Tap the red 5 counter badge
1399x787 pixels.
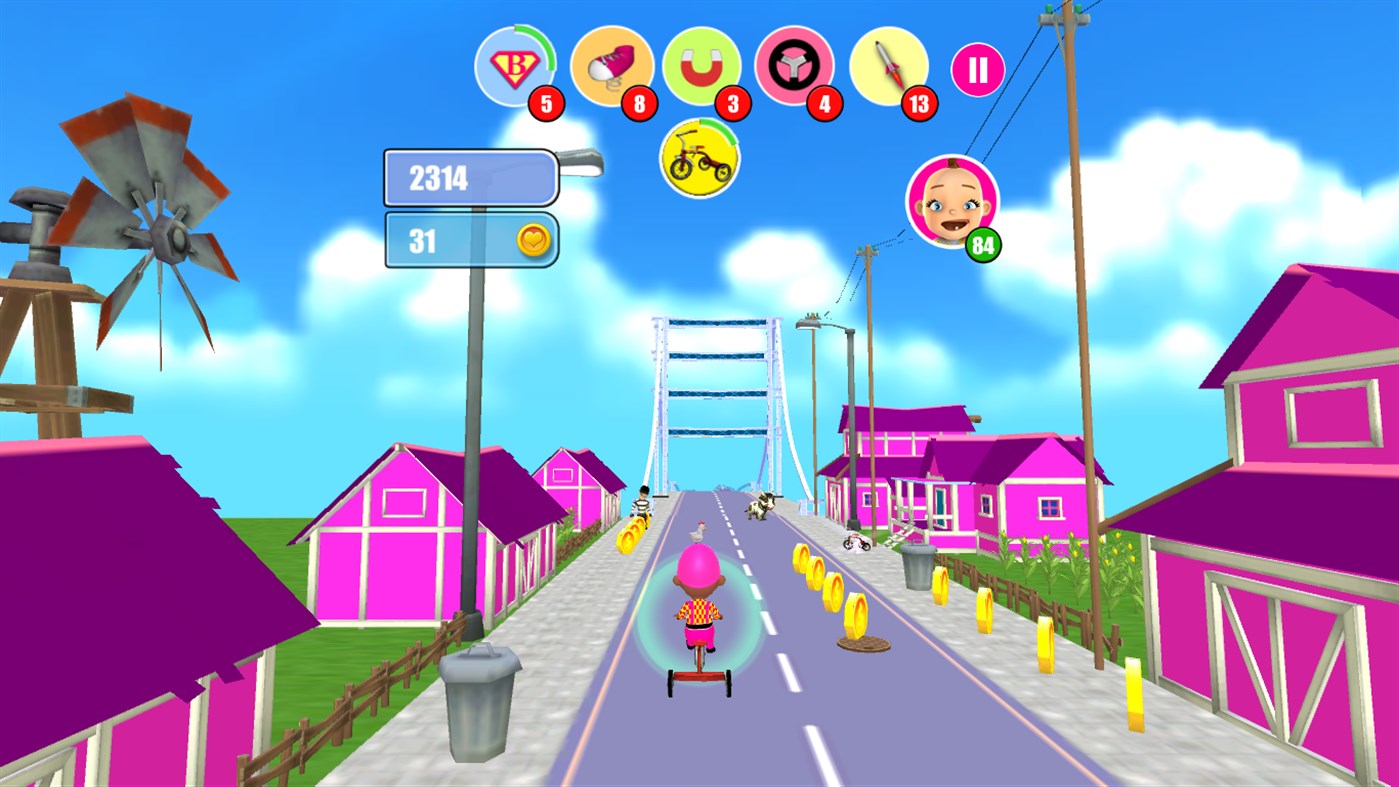(x=546, y=103)
